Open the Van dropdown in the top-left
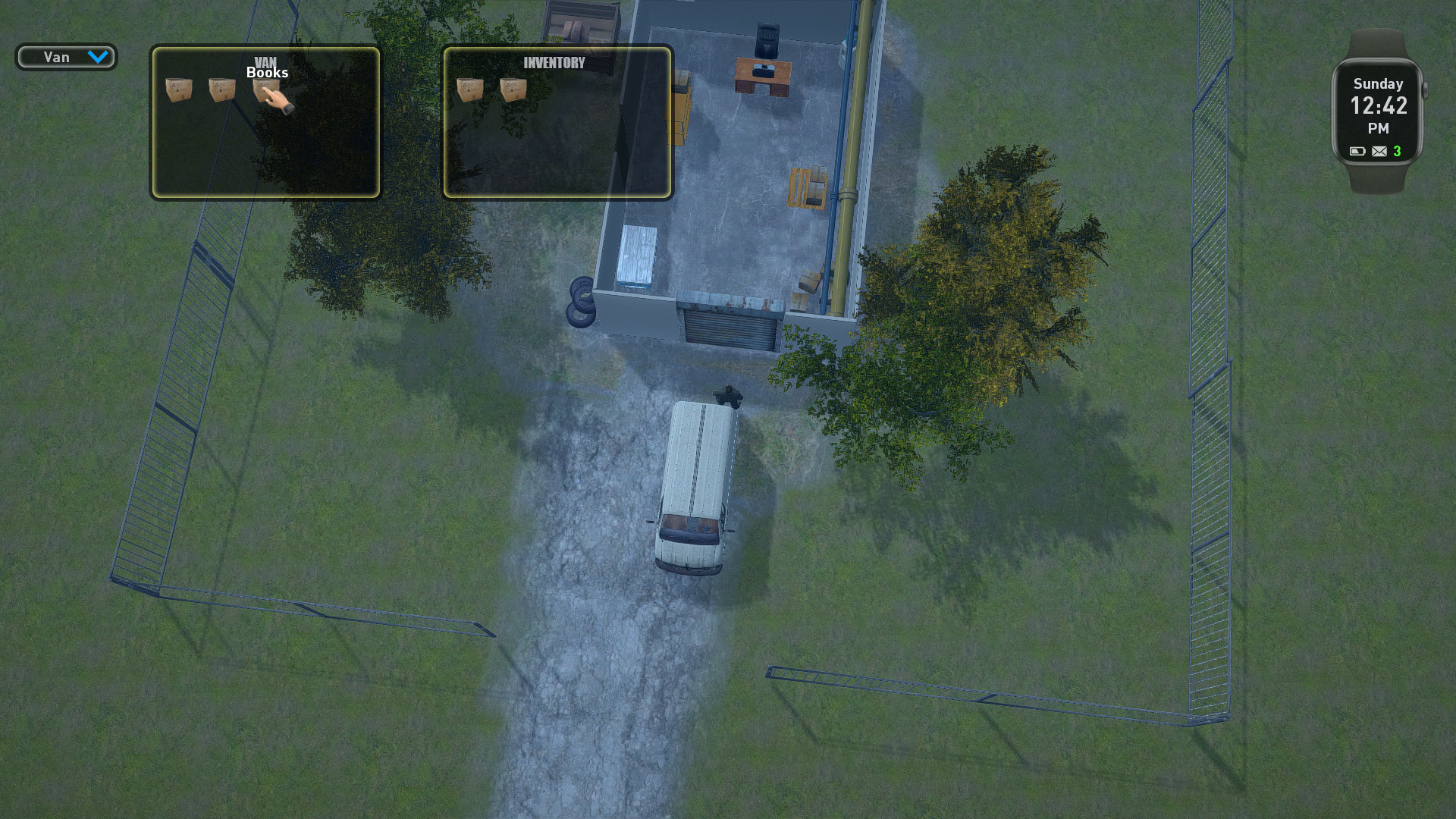This screenshot has height=819, width=1456. pyautogui.click(x=65, y=57)
